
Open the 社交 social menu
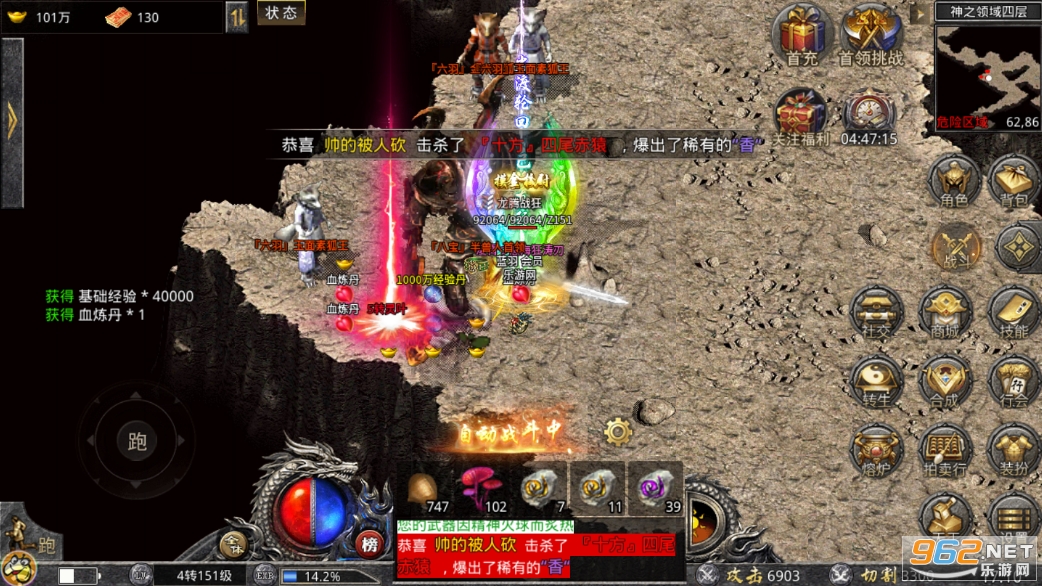(x=877, y=312)
